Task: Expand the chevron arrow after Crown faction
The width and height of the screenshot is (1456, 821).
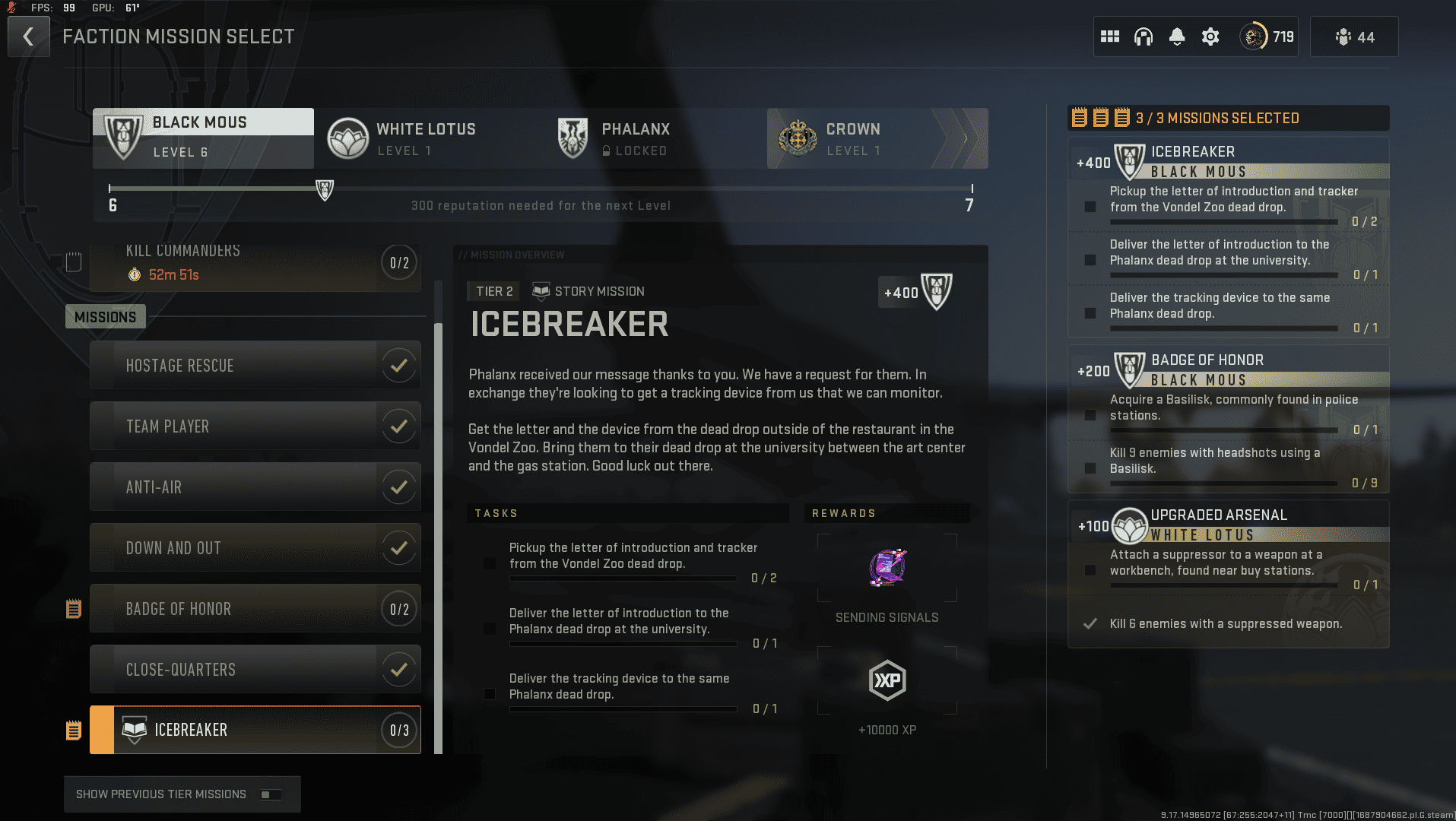Action: tap(966, 138)
